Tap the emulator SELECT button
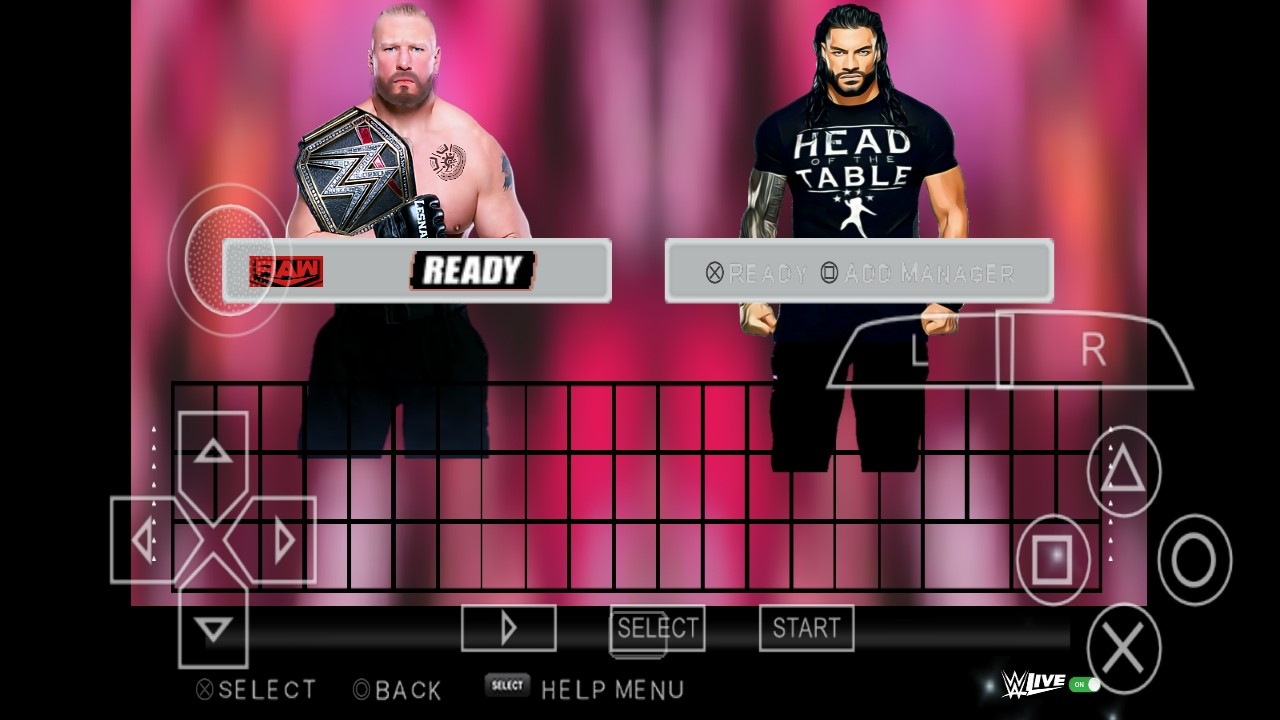 point(657,628)
